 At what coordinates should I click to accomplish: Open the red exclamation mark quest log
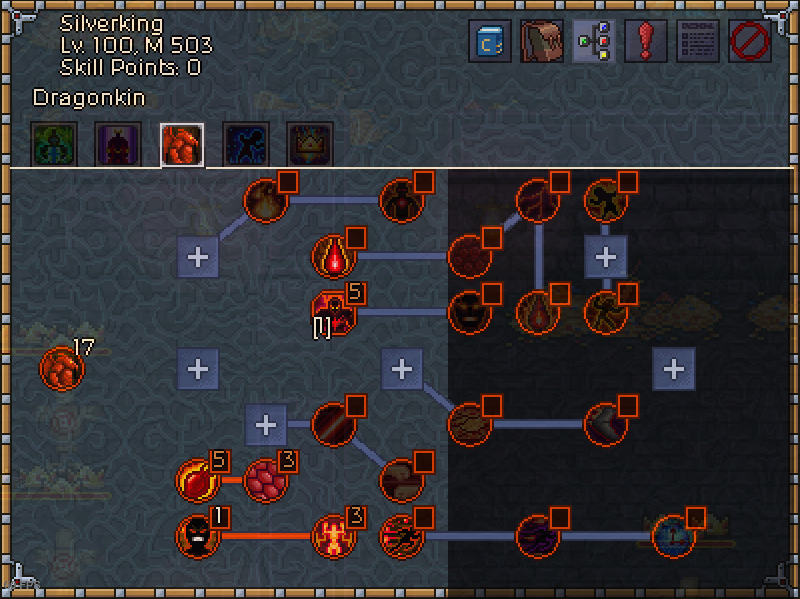[646, 42]
